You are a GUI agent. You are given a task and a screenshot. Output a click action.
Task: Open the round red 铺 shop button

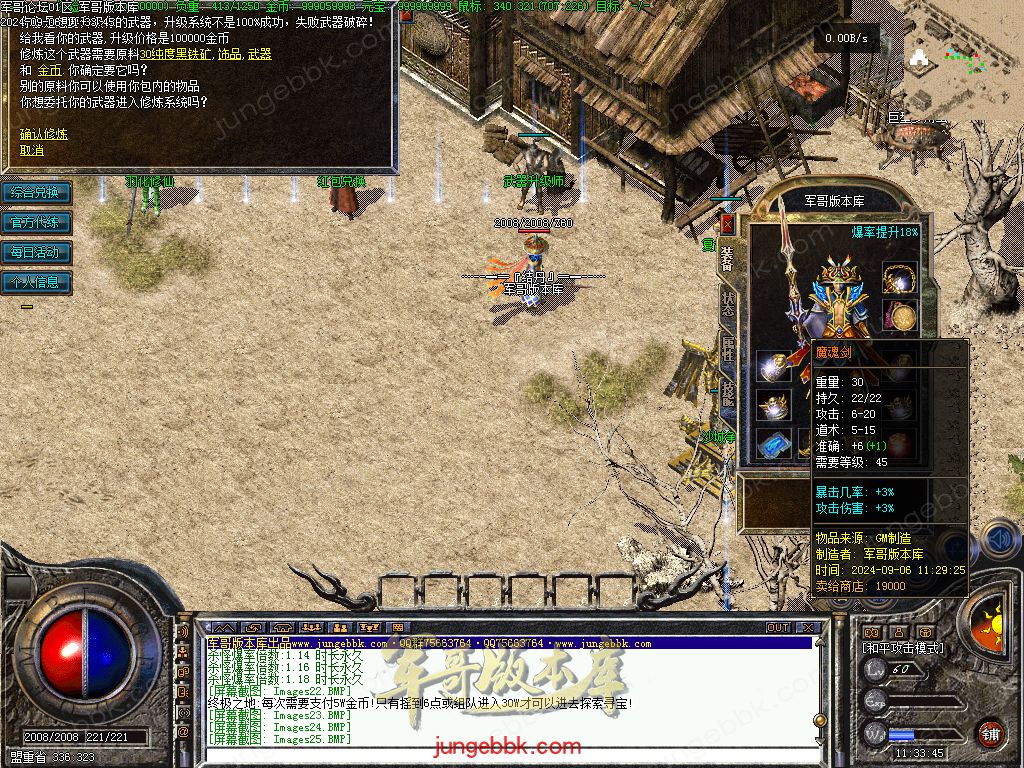coord(990,733)
